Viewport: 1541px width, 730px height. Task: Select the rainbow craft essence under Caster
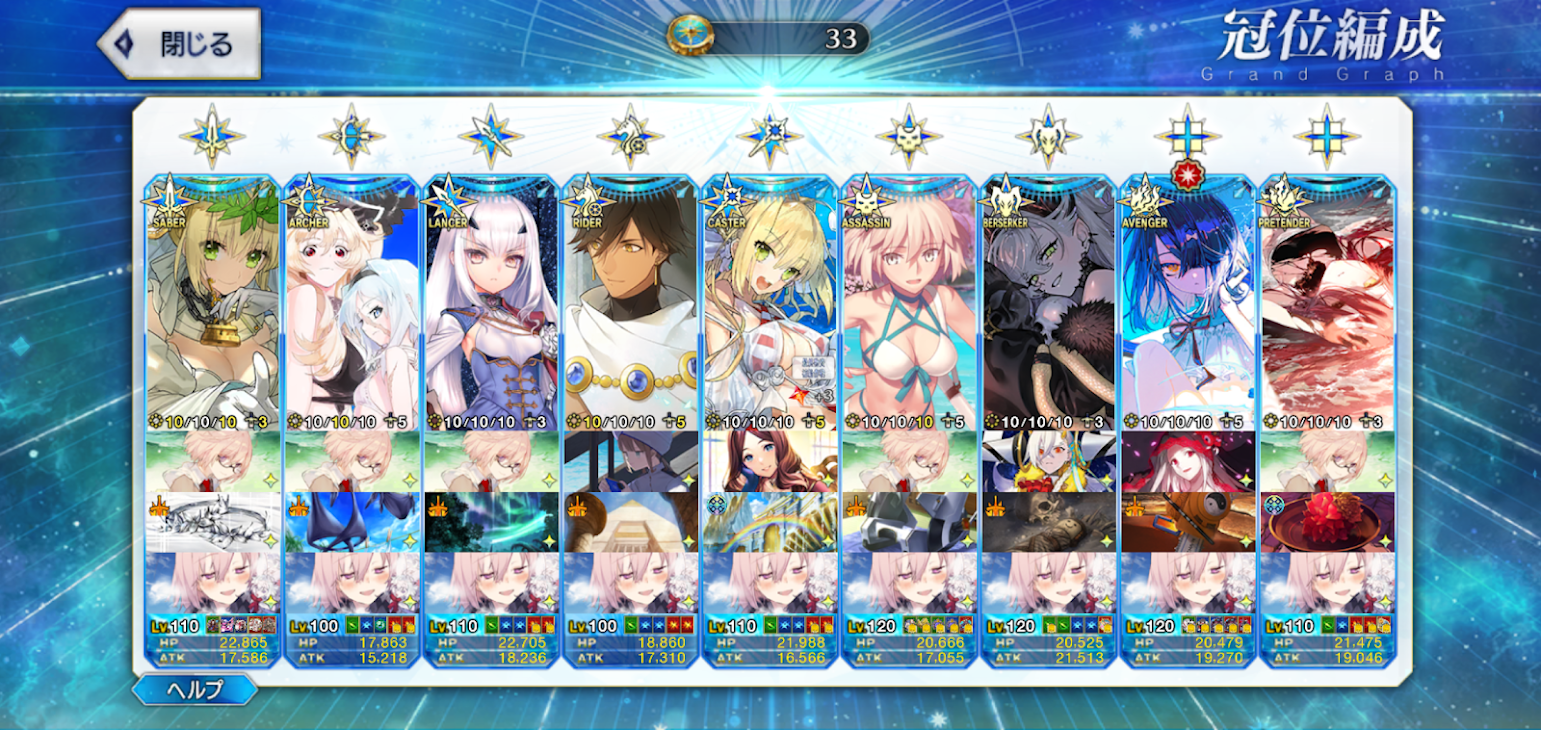pyautogui.click(x=769, y=522)
